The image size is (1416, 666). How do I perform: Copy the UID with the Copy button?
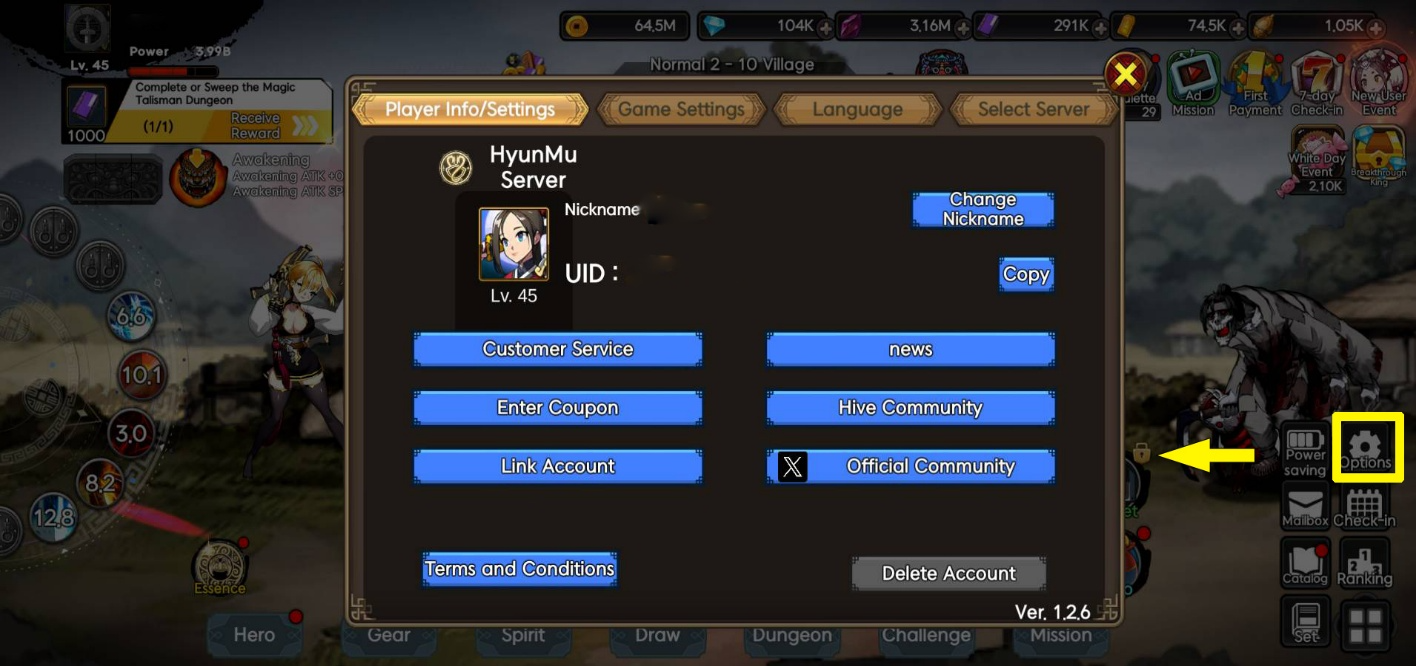1026,275
